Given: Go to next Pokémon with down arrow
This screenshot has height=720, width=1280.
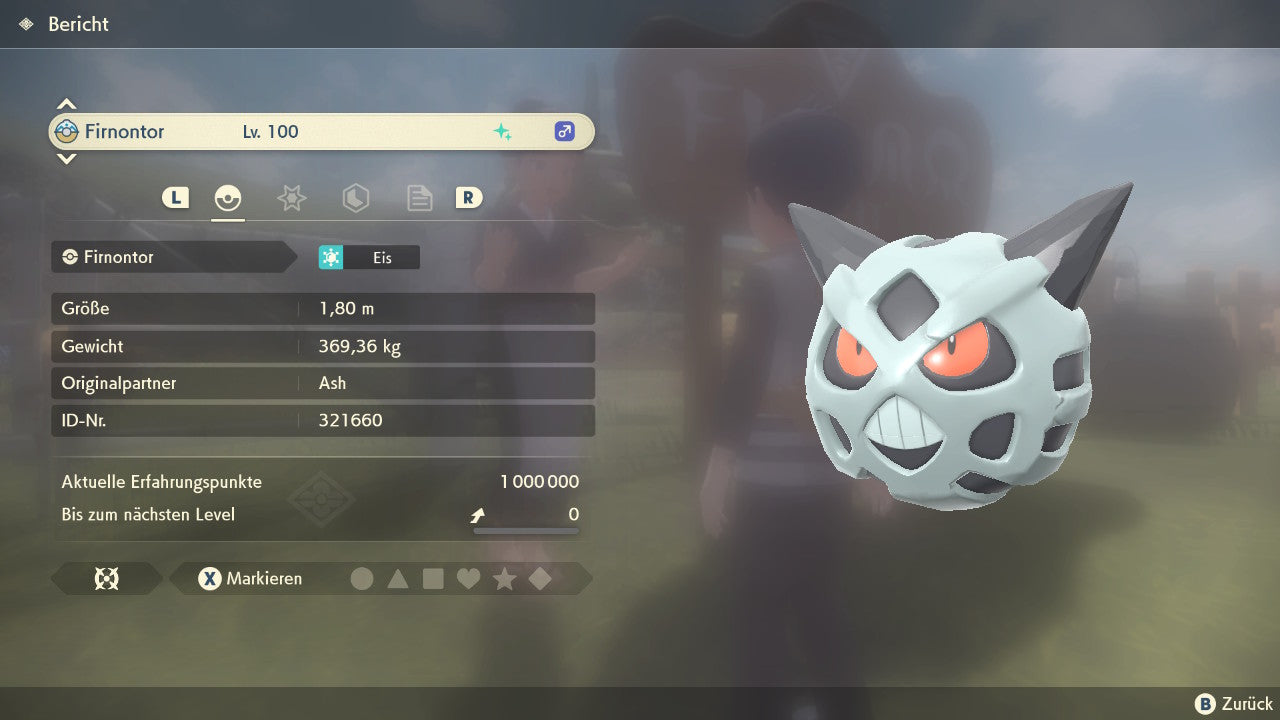Looking at the screenshot, I should pos(66,158).
